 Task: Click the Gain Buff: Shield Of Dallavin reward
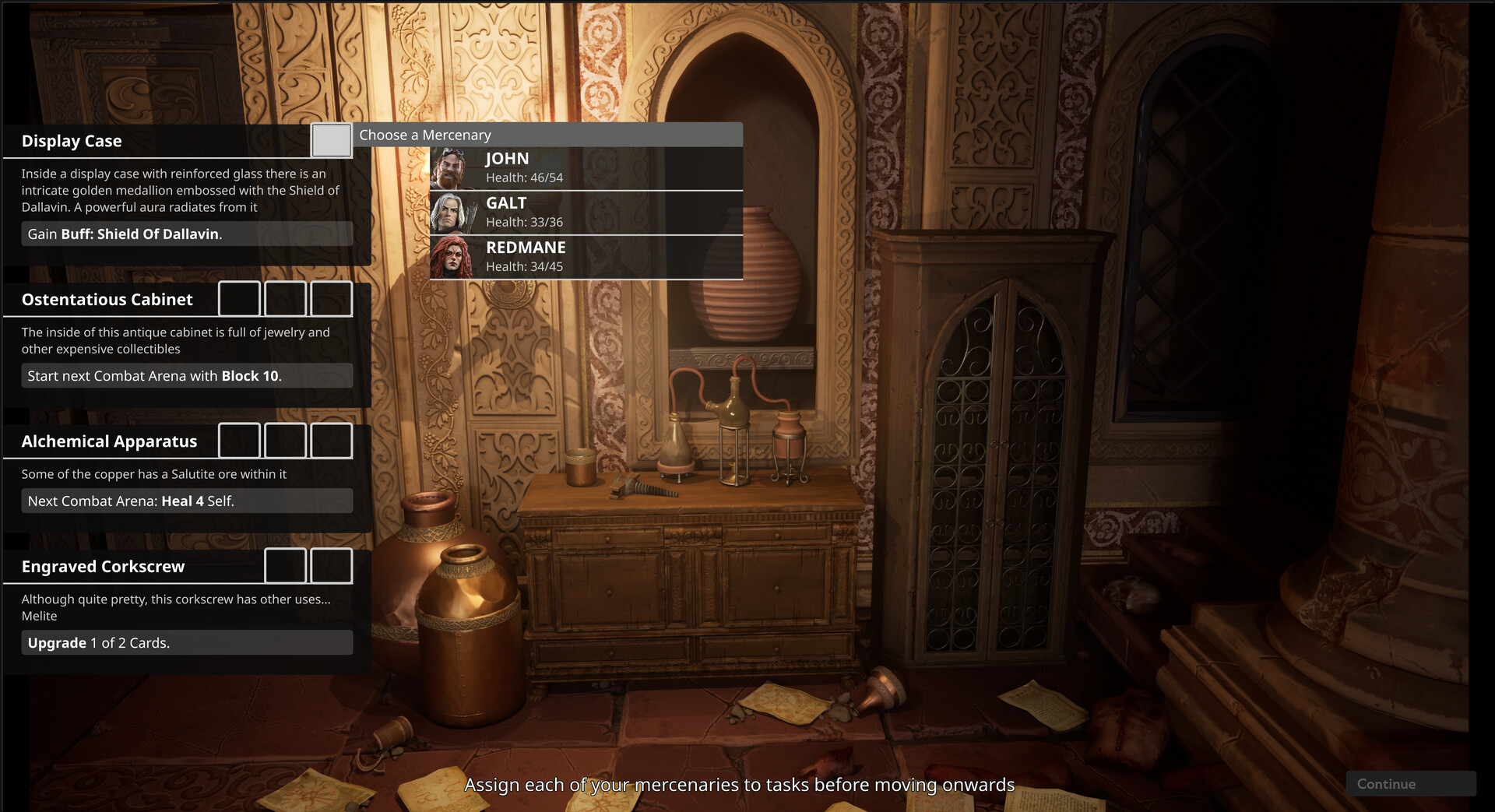coord(185,233)
